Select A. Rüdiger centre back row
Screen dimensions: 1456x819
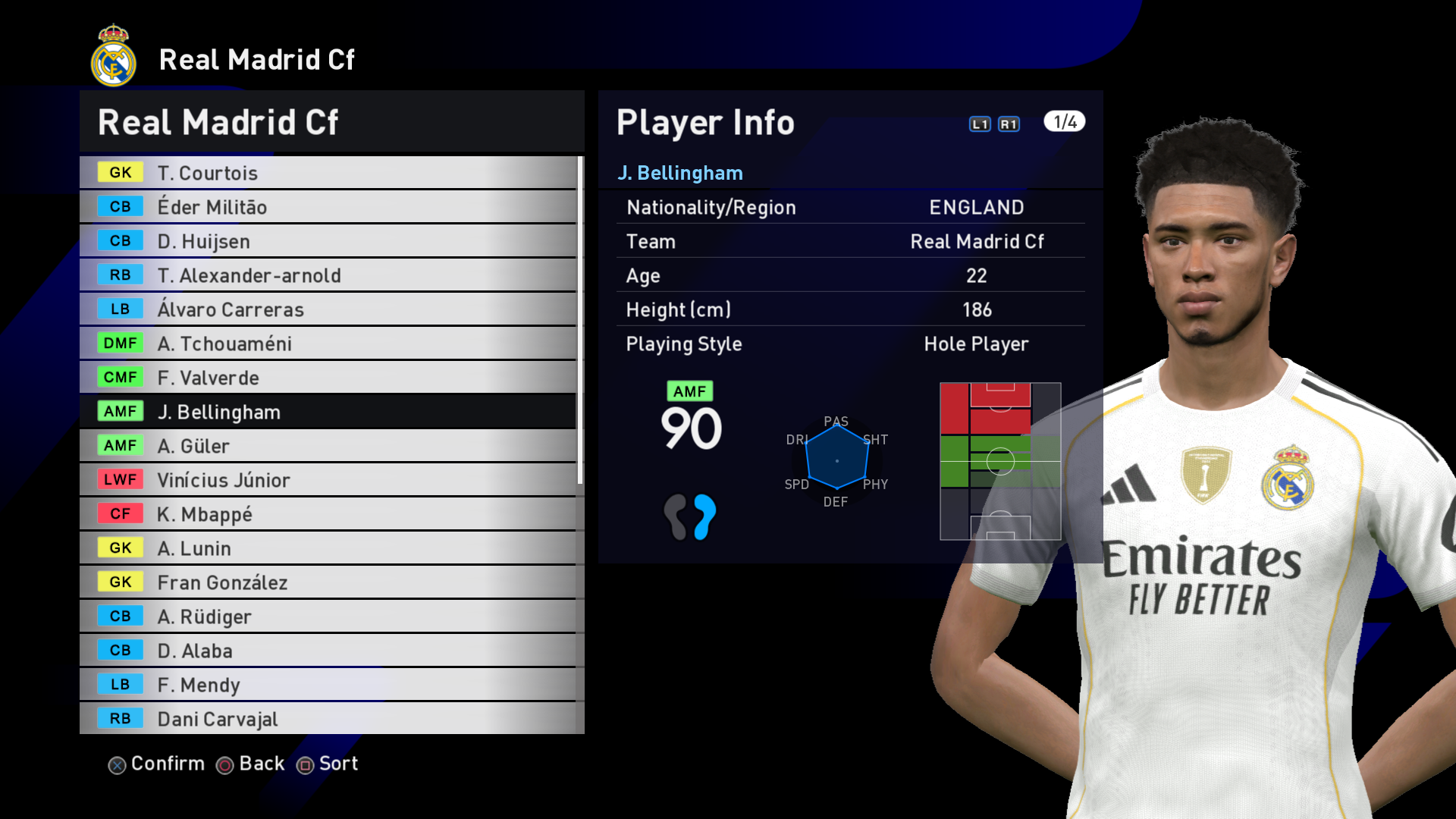[x=328, y=617]
